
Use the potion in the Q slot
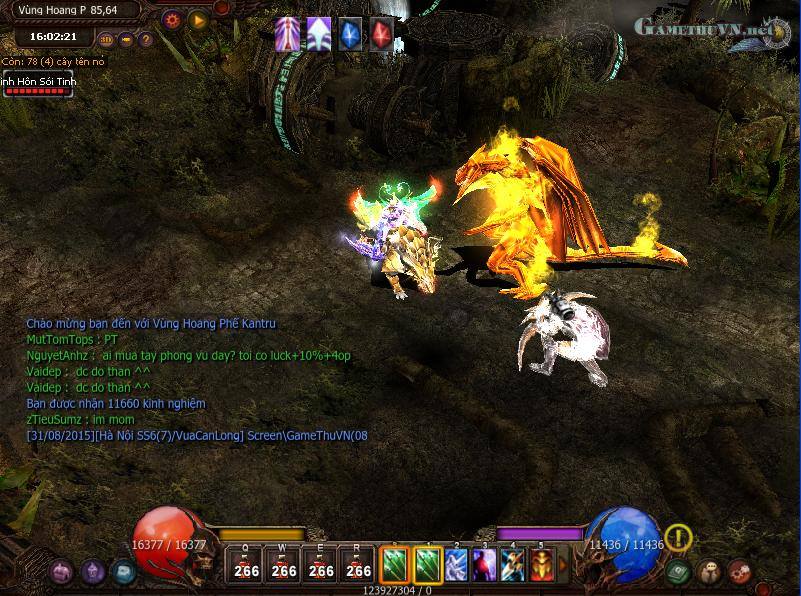[245, 565]
